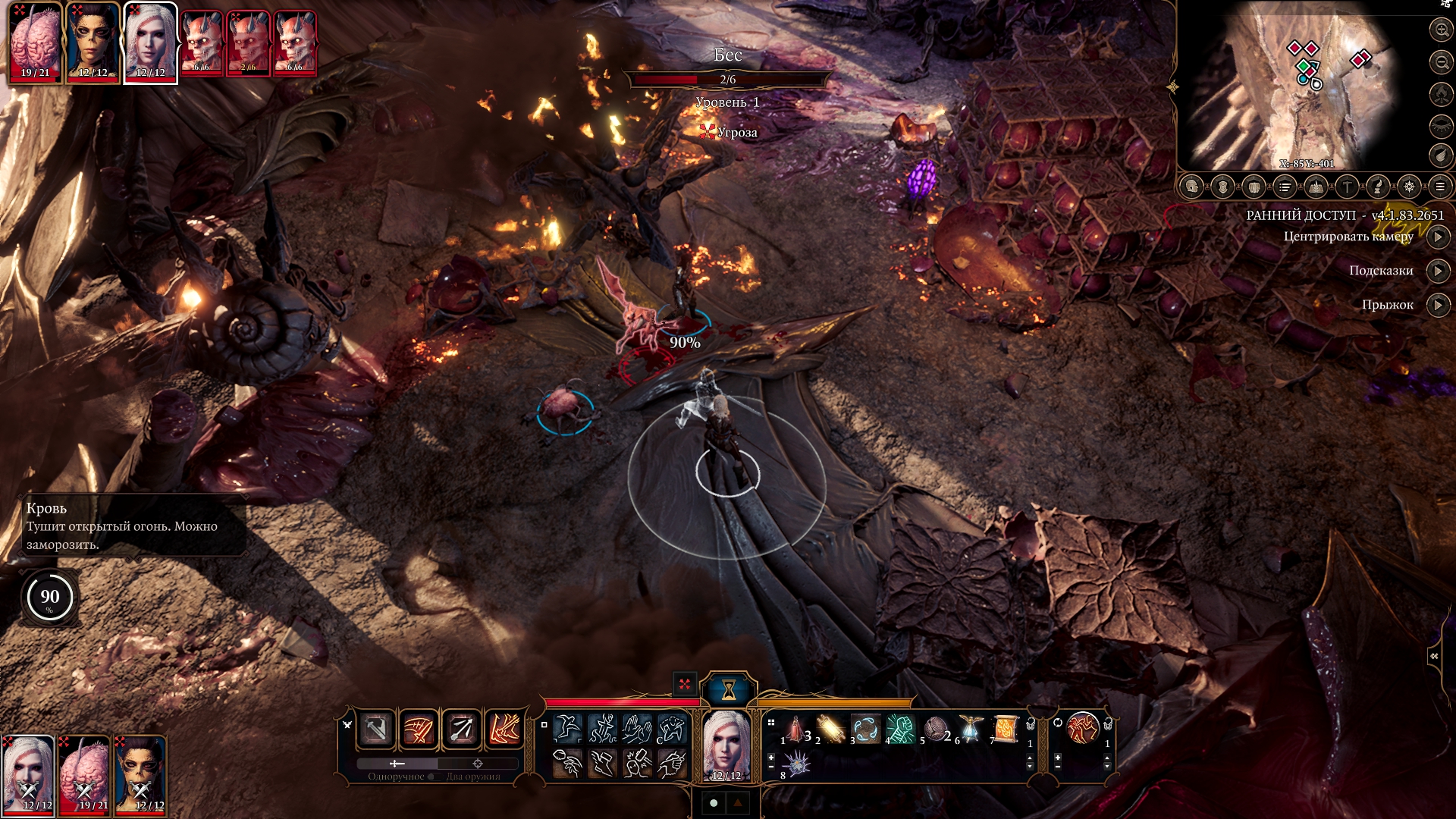Zoom out on the minimap
This screenshot has width=1456, height=819.
click(1441, 62)
